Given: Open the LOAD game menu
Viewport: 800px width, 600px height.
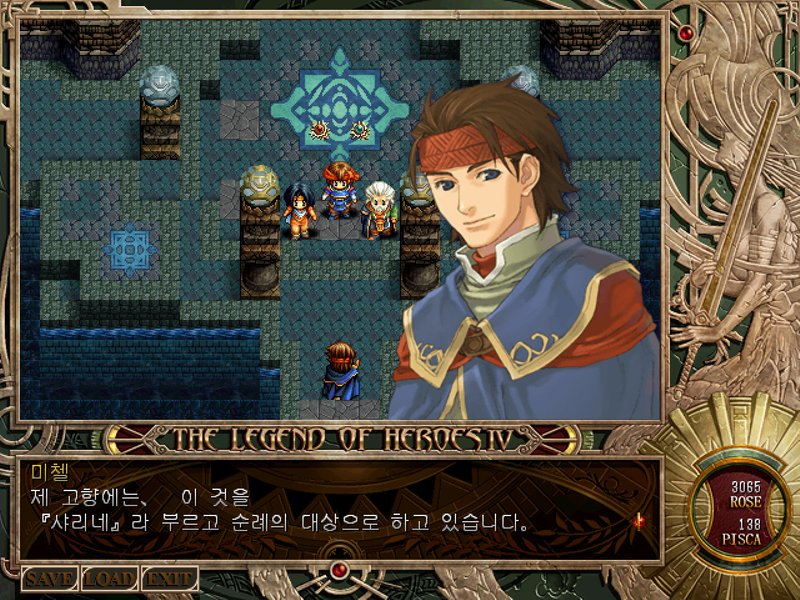Looking at the screenshot, I should pyautogui.click(x=109, y=578).
